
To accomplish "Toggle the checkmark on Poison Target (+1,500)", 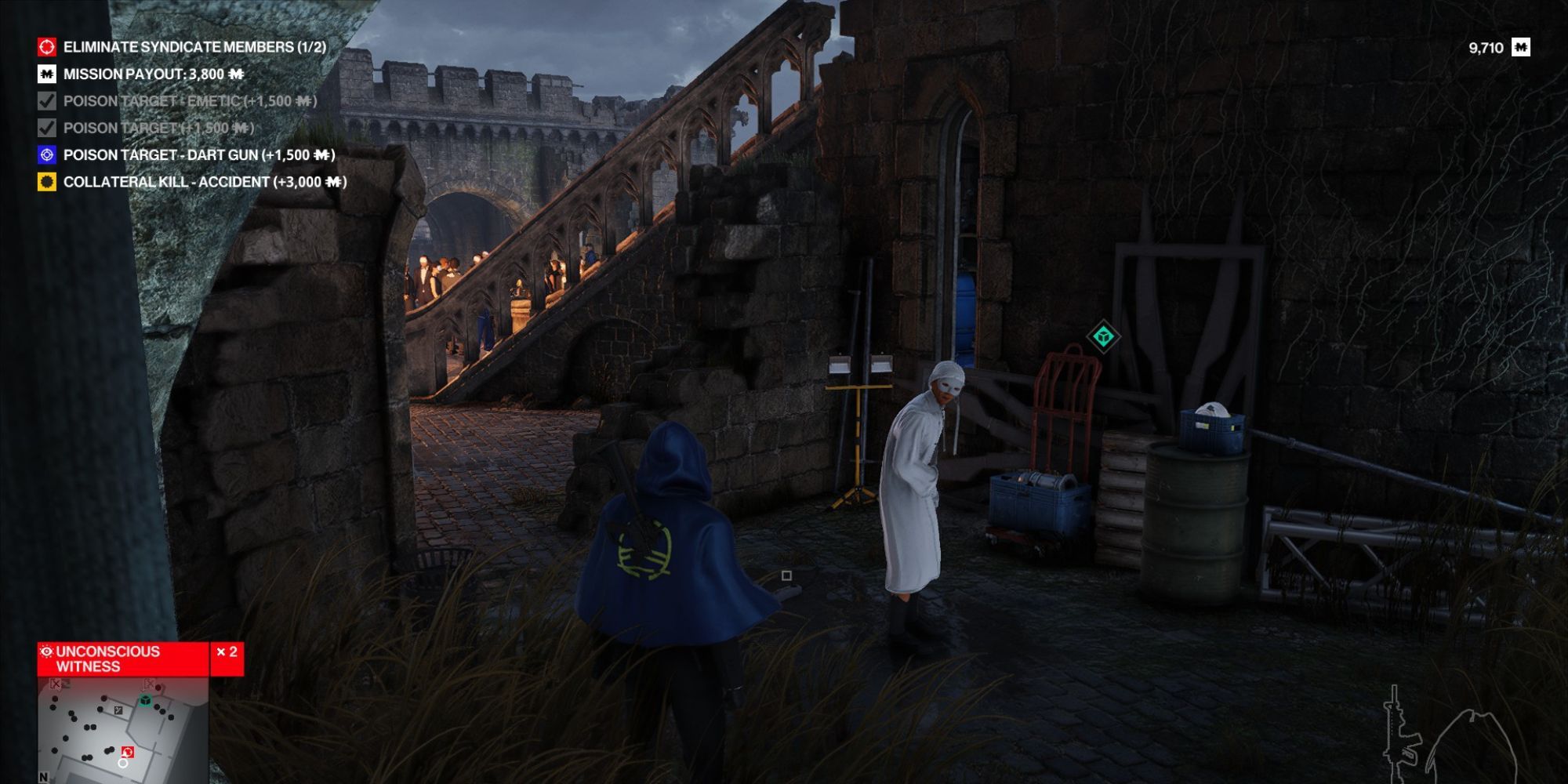I will point(45,128).
